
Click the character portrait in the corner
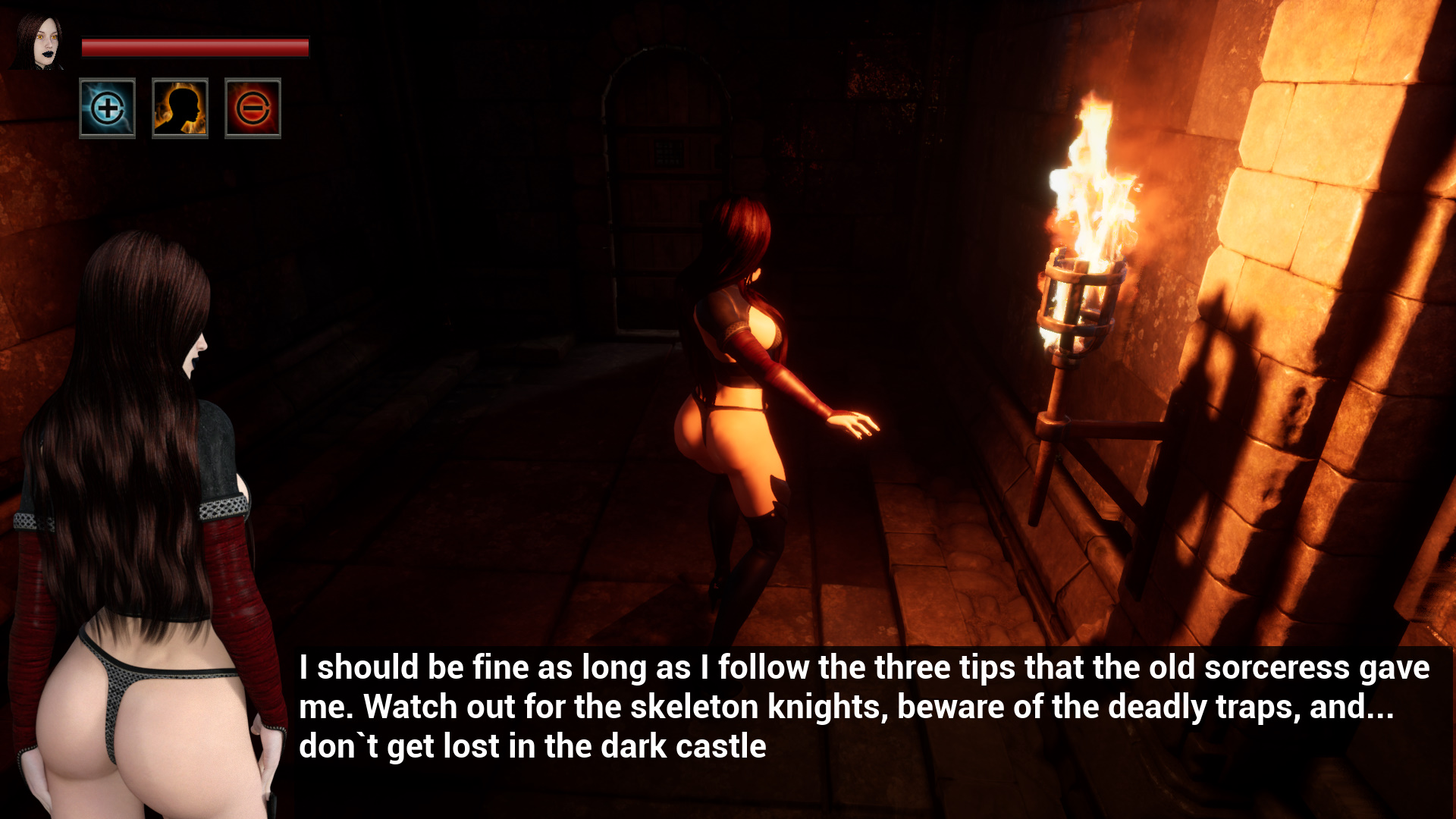[x=39, y=42]
